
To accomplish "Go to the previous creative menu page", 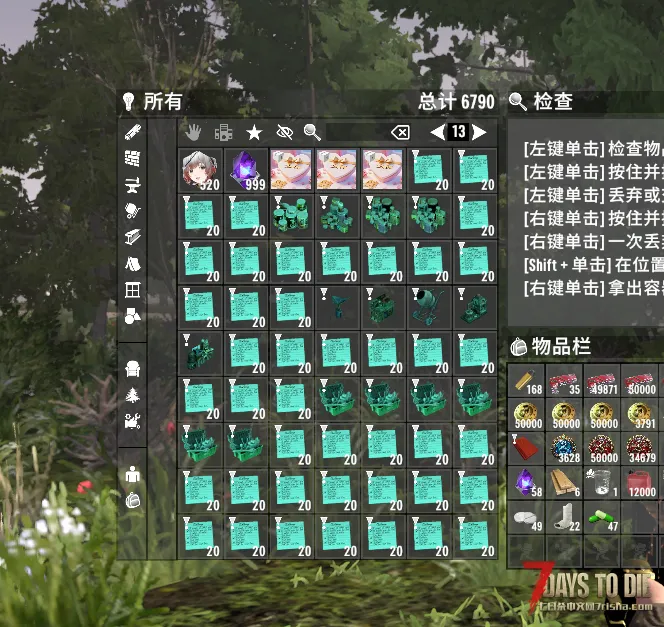I will coord(437,132).
